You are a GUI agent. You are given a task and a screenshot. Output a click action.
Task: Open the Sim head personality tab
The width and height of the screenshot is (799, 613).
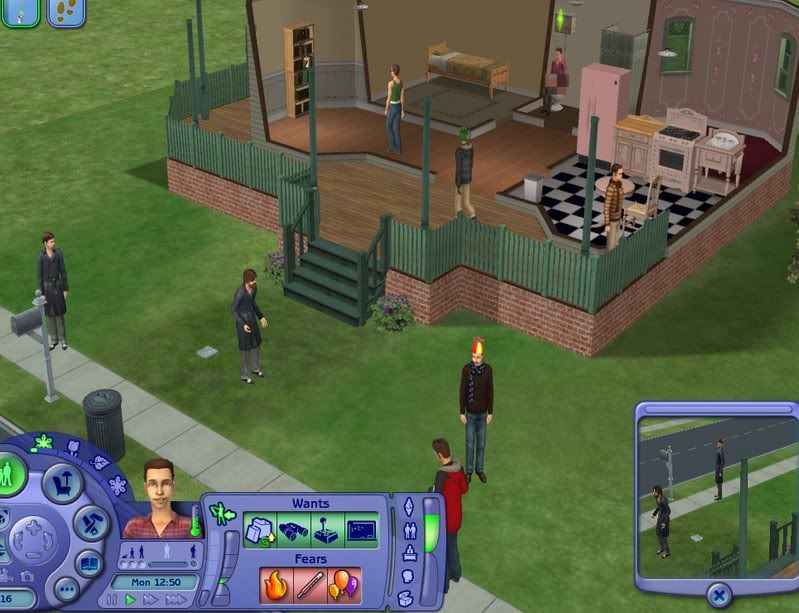coord(407,577)
